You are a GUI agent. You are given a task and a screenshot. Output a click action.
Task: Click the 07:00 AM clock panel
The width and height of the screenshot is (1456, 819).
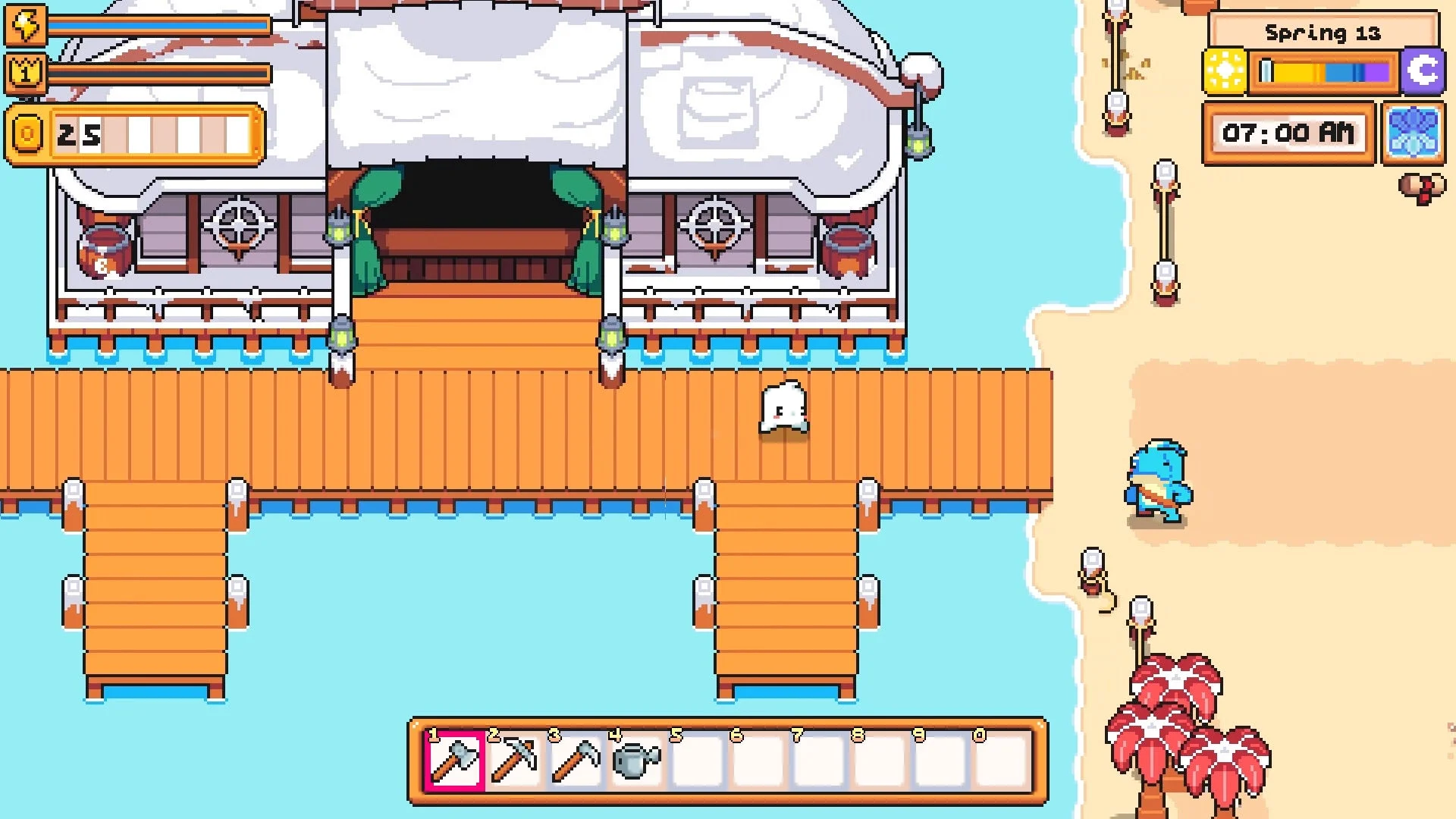pos(1290,134)
